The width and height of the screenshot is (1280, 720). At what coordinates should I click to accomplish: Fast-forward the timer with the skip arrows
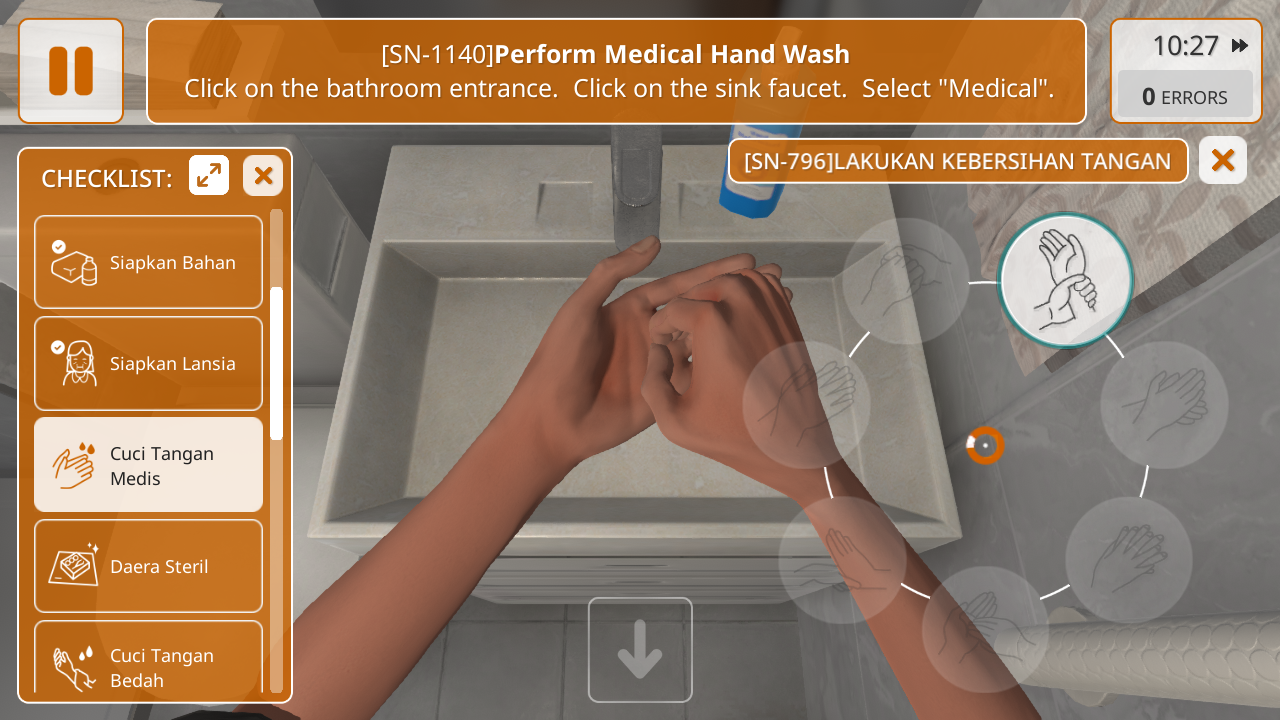(x=1240, y=46)
